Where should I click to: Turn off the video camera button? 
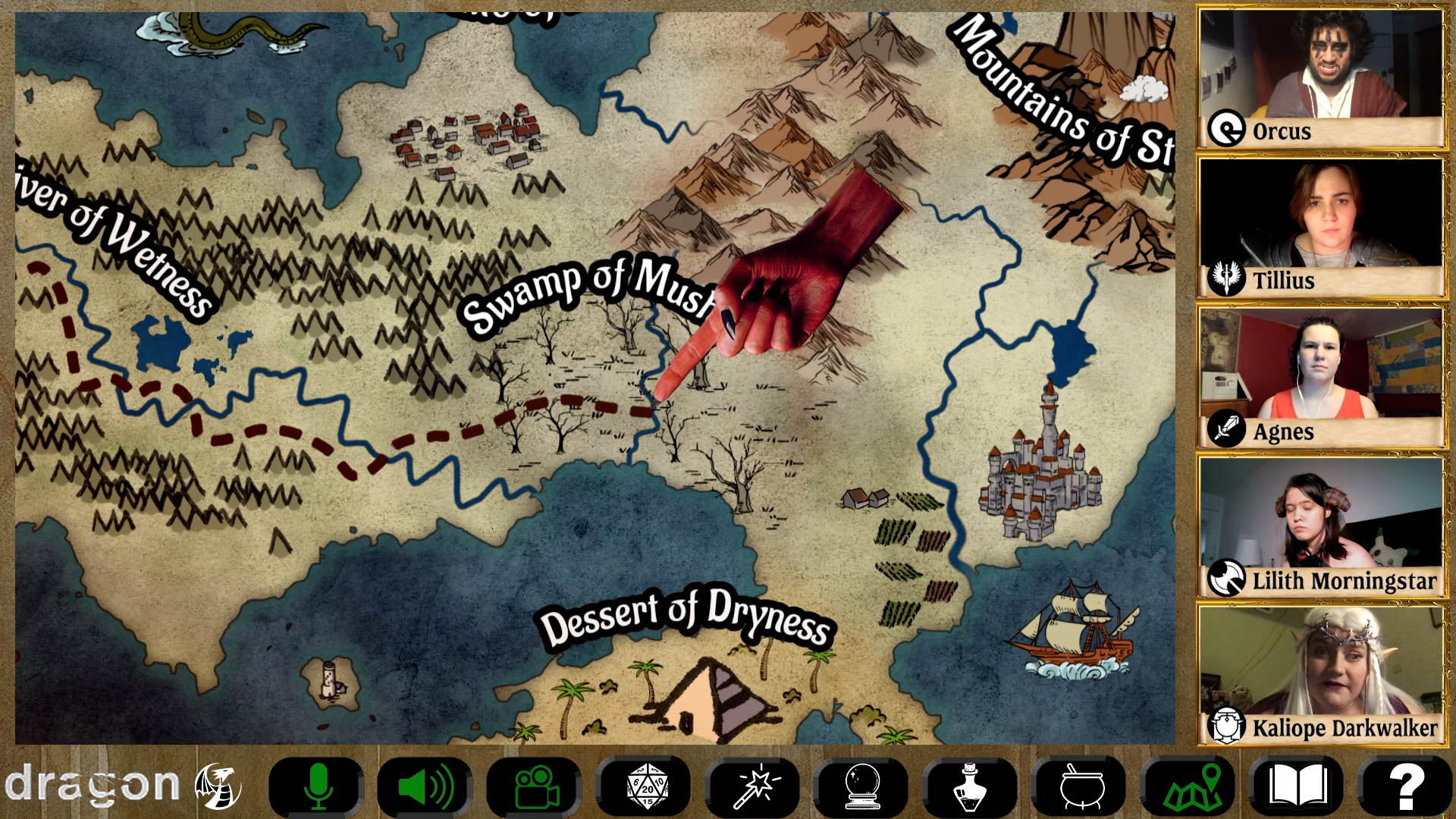[535, 786]
